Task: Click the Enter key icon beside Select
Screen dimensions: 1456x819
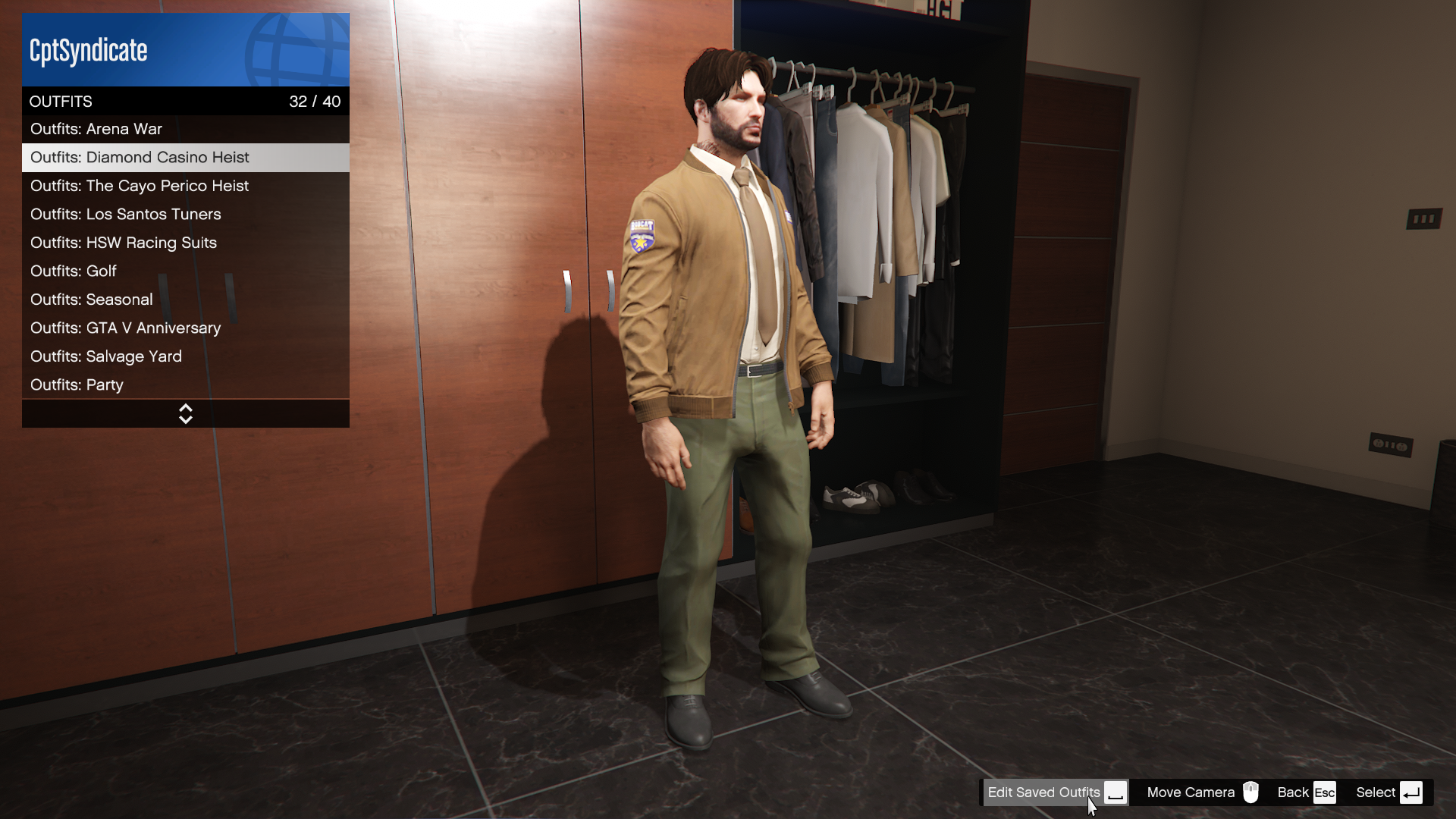Action: pyautogui.click(x=1412, y=792)
